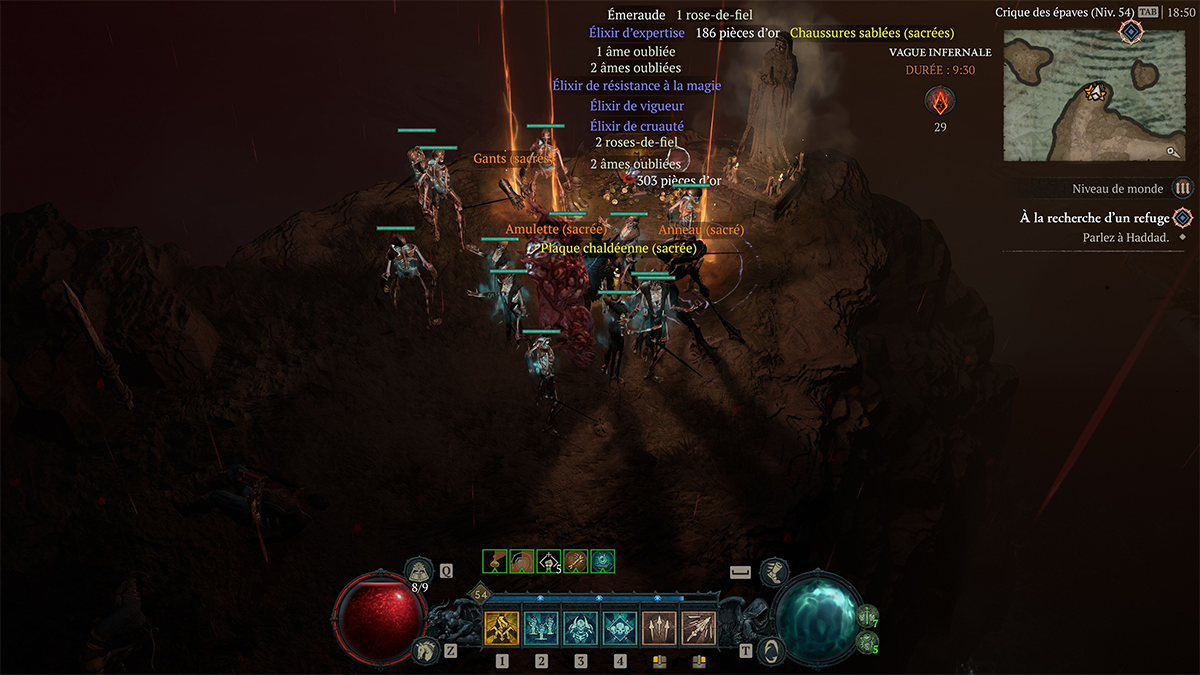Image resolution: width=1200 pixels, height=675 pixels.
Task: Select the À la recherche d'un refuge quest
Action: point(1094,218)
